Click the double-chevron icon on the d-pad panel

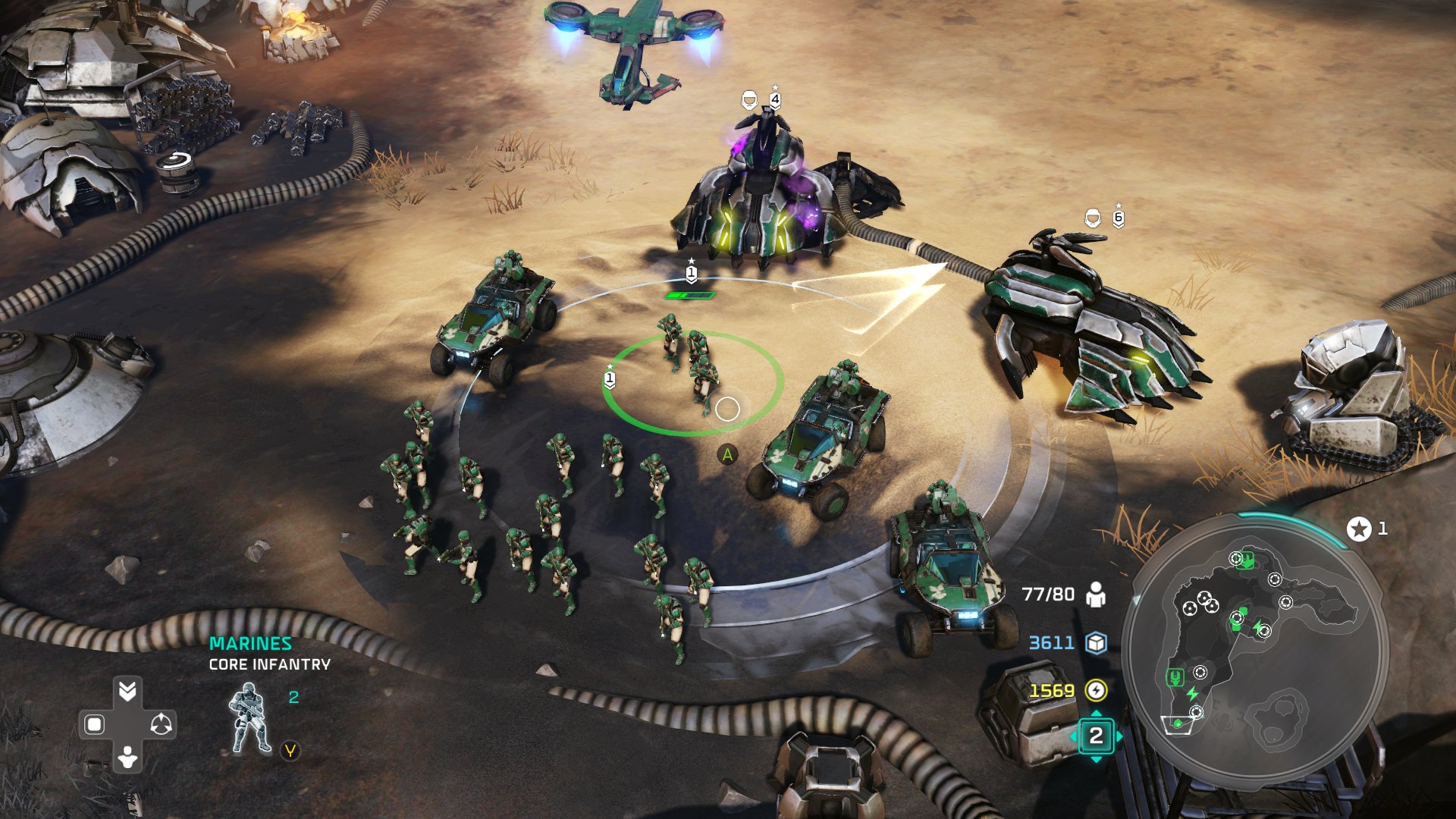click(x=127, y=690)
